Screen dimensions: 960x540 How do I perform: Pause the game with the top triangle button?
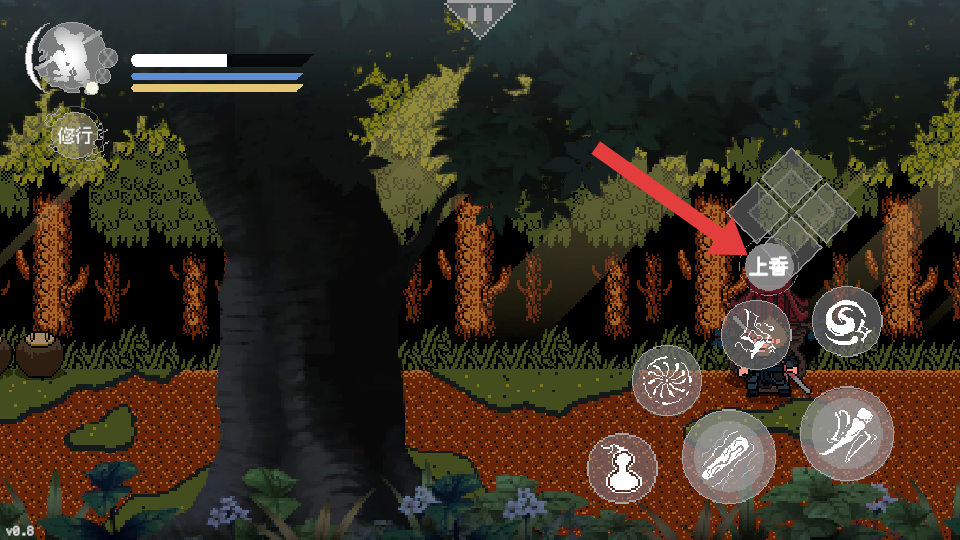[x=479, y=16]
